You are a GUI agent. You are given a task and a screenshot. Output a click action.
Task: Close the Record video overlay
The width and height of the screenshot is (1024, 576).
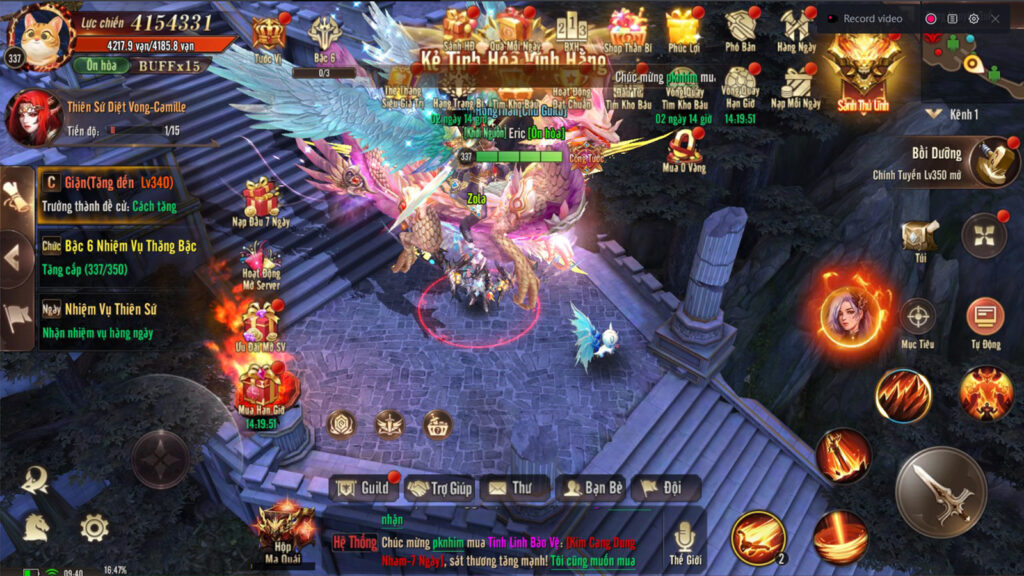point(995,18)
